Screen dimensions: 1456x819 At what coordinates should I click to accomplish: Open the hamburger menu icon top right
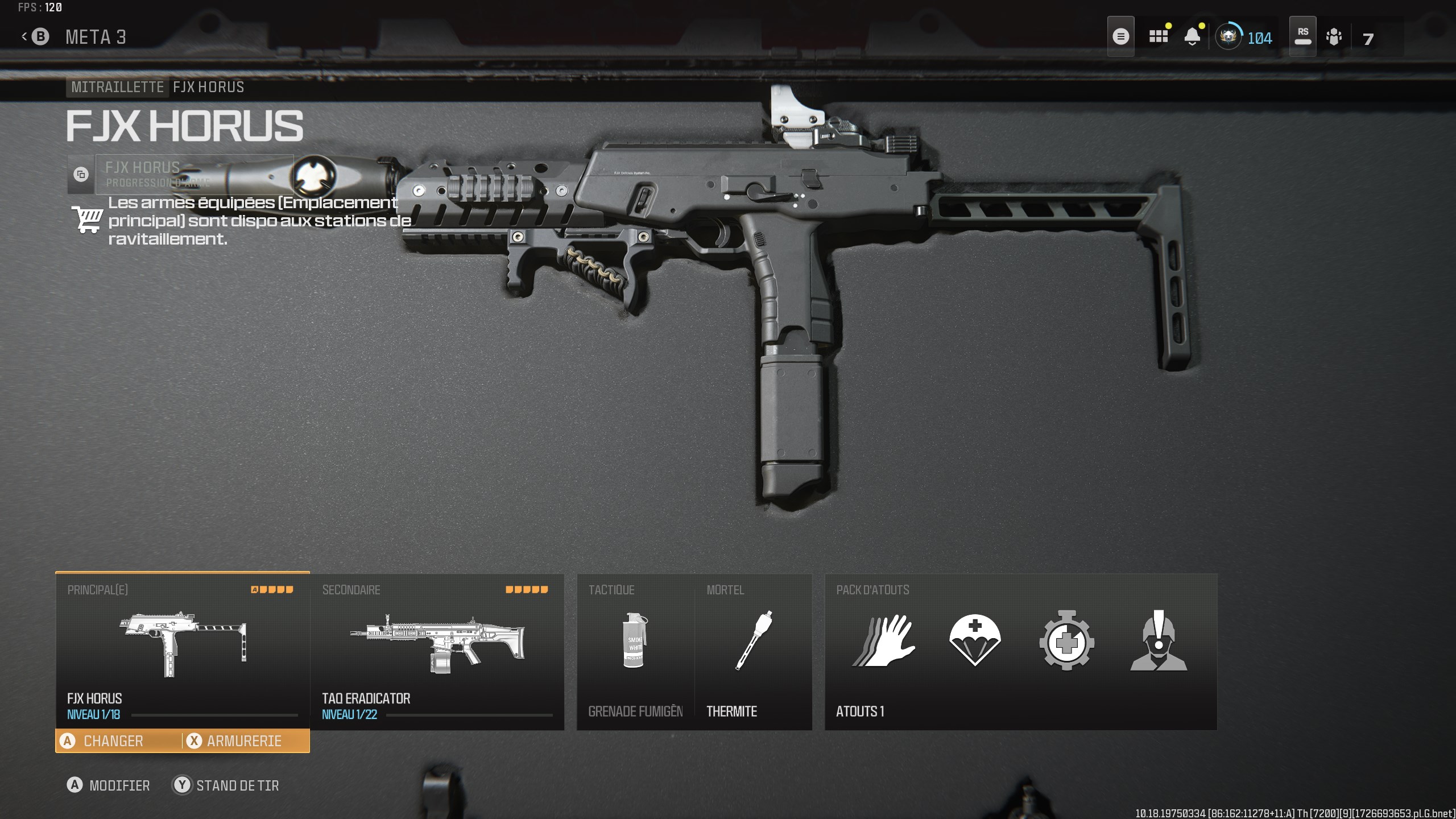pyautogui.click(x=1121, y=36)
